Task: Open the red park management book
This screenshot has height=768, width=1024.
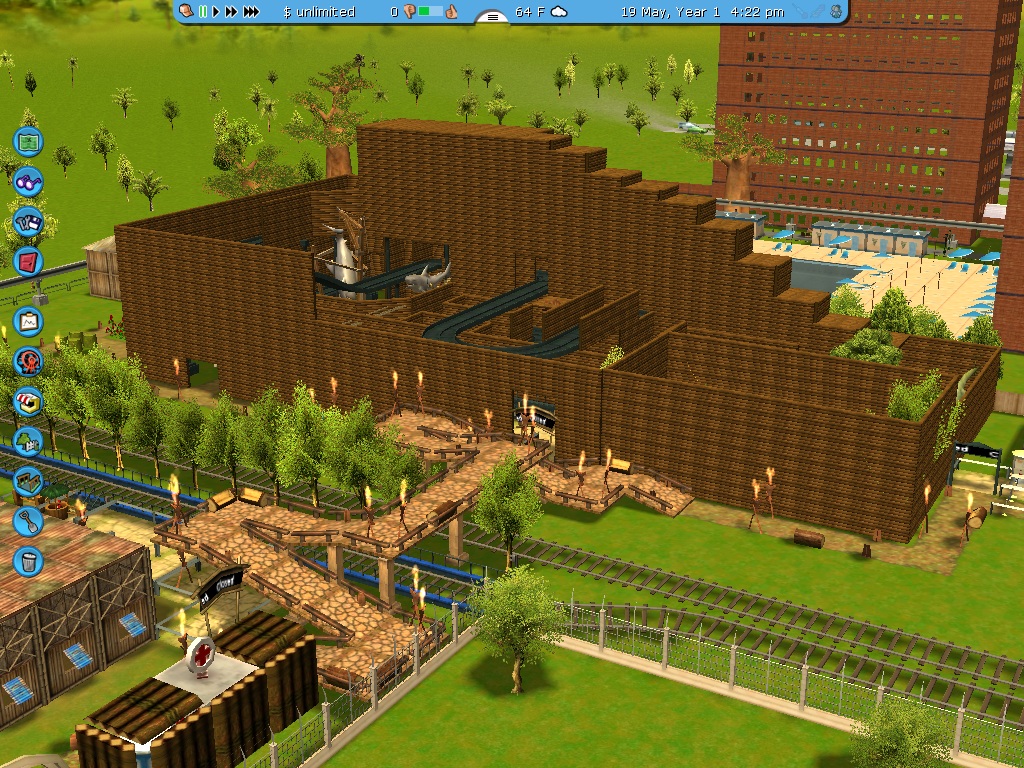Action: coord(28,263)
